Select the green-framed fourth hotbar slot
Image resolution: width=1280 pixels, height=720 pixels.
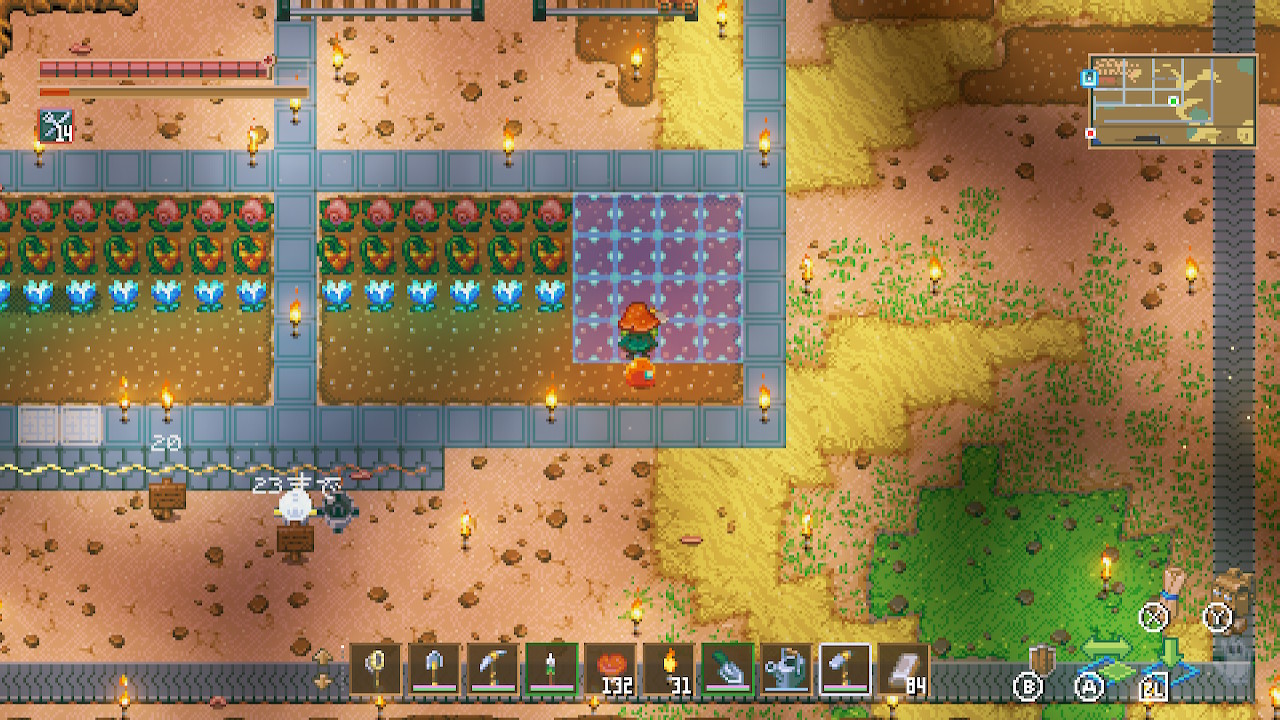pyautogui.click(x=551, y=668)
